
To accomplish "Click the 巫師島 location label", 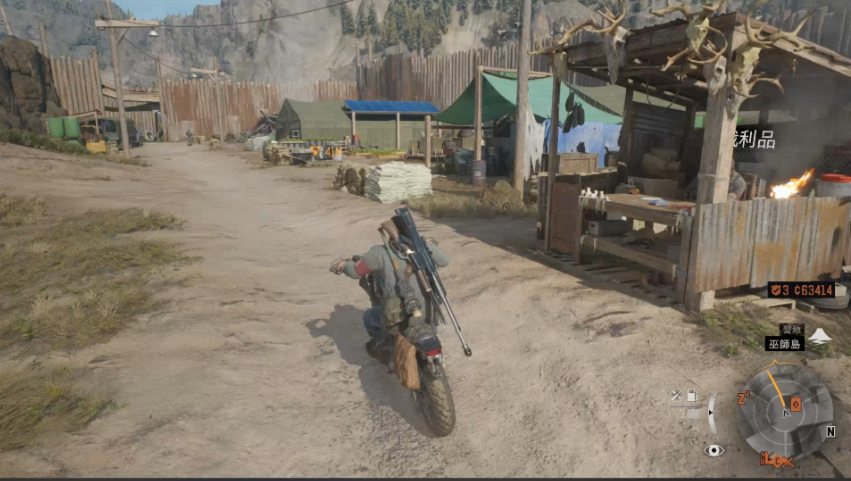I will (x=784, y=343).
